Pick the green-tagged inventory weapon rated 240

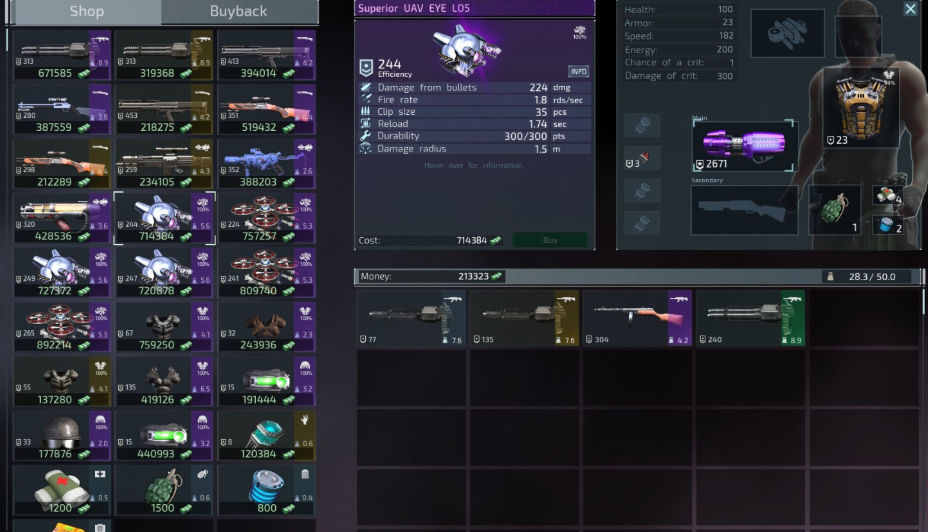(750, 318)
